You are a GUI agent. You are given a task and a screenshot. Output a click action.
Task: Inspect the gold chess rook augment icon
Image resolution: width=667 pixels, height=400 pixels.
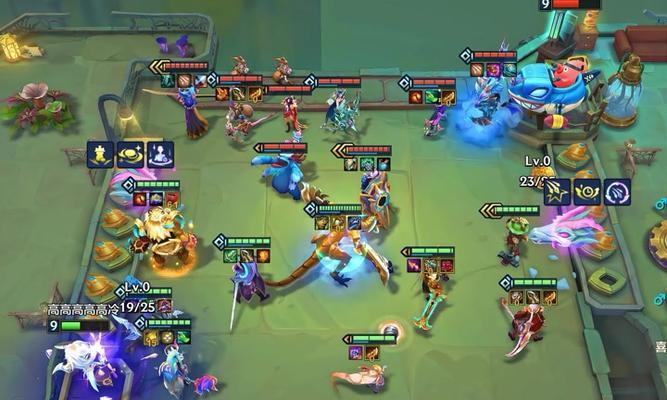coord(100,154)
